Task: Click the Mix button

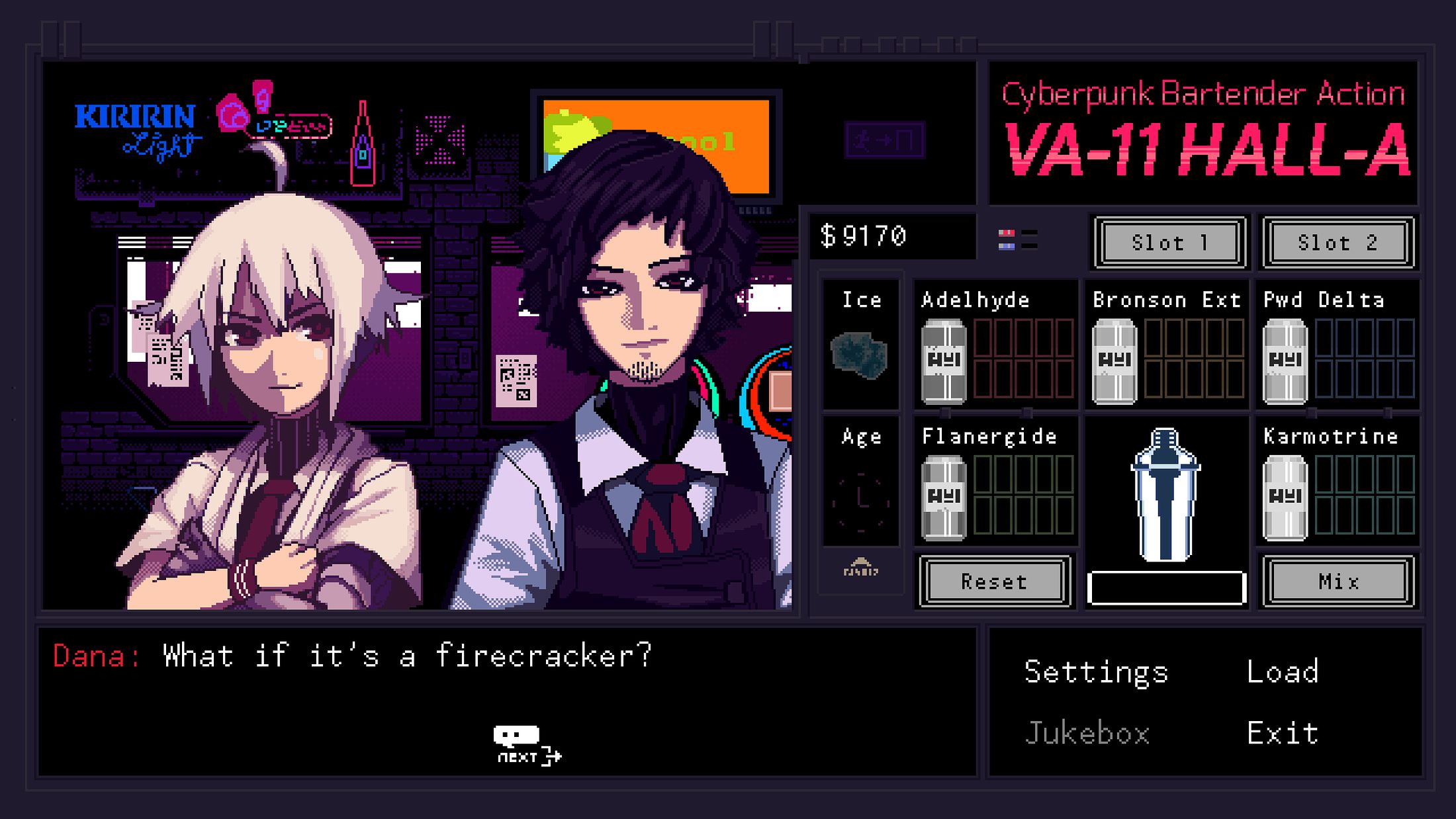Action: click(x=1338, y=582)
